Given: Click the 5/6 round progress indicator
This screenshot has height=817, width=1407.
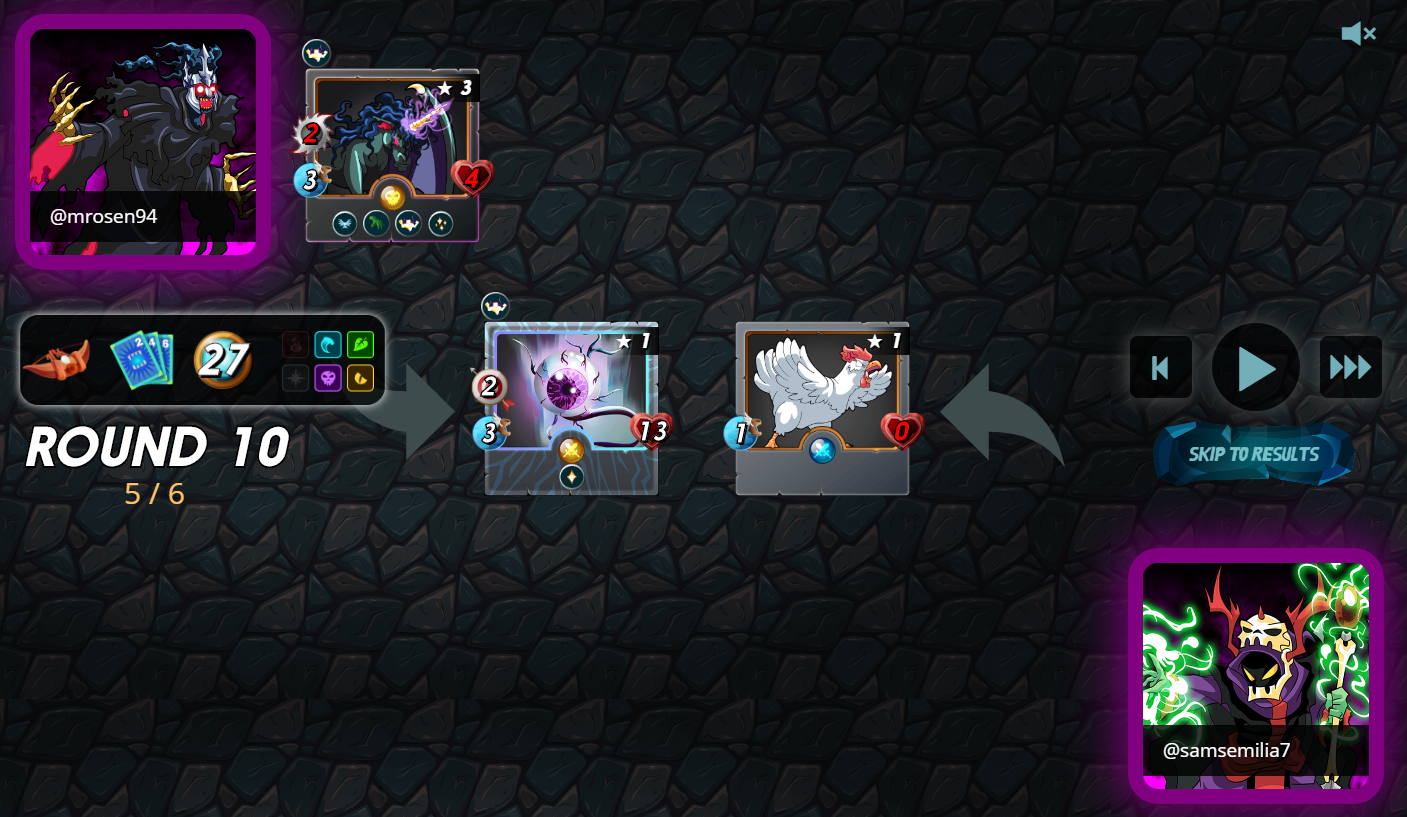Looking at the screenshot, I should pyautogui.click(x=156, y=491).
